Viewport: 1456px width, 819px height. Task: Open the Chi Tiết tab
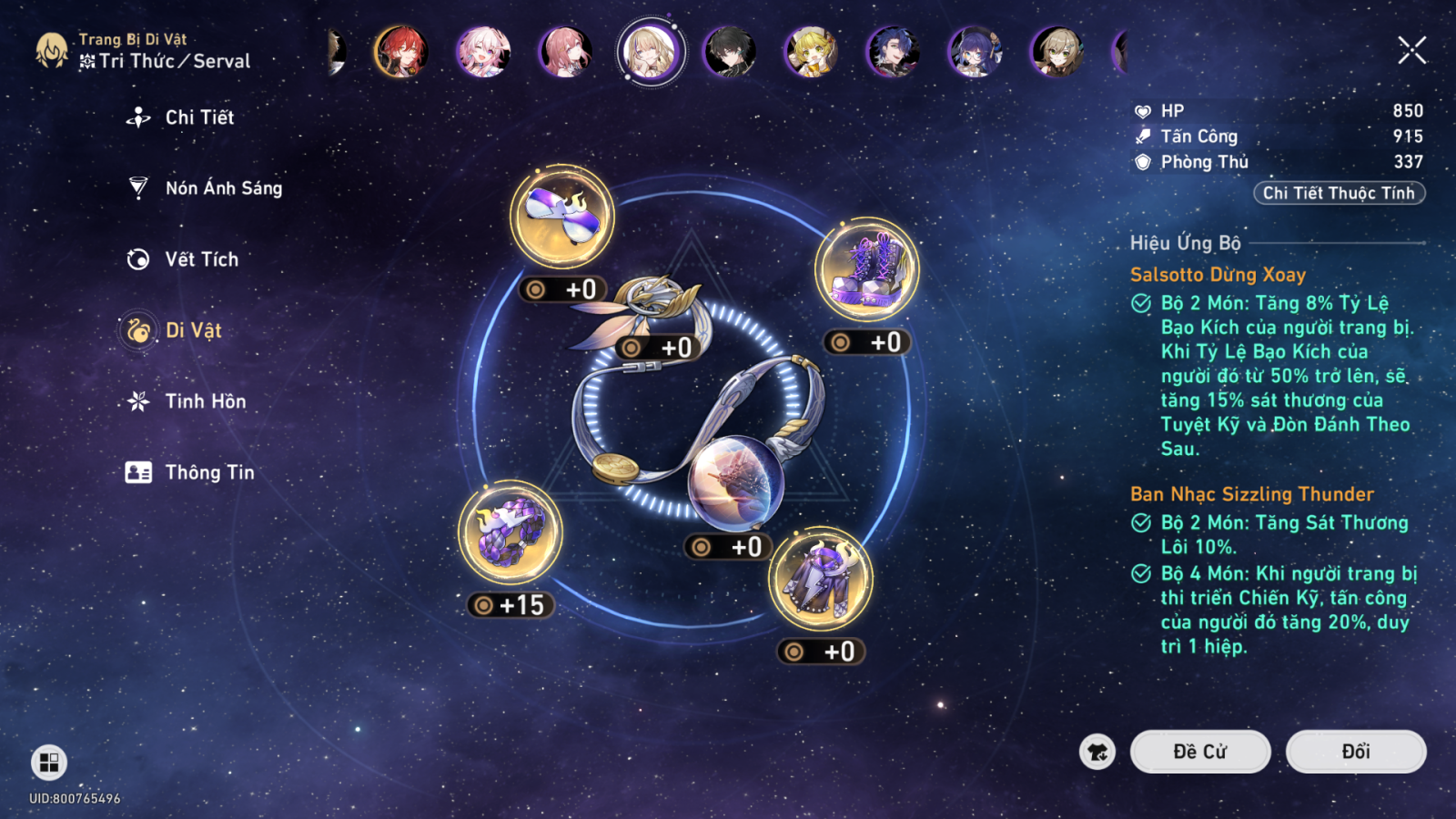198,117
